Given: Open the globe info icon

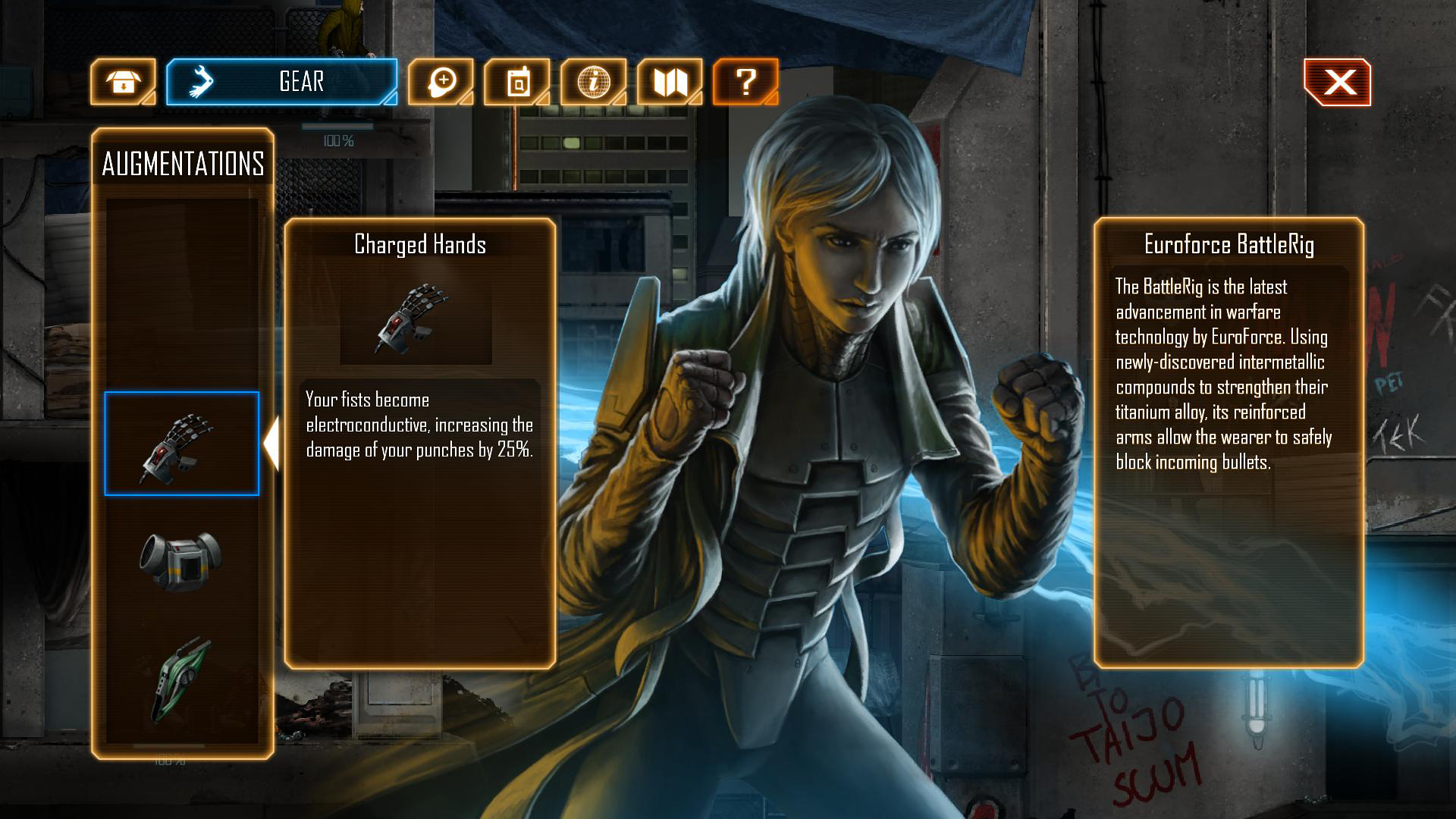Looking at the screenshot, I should tap(595, 82).
